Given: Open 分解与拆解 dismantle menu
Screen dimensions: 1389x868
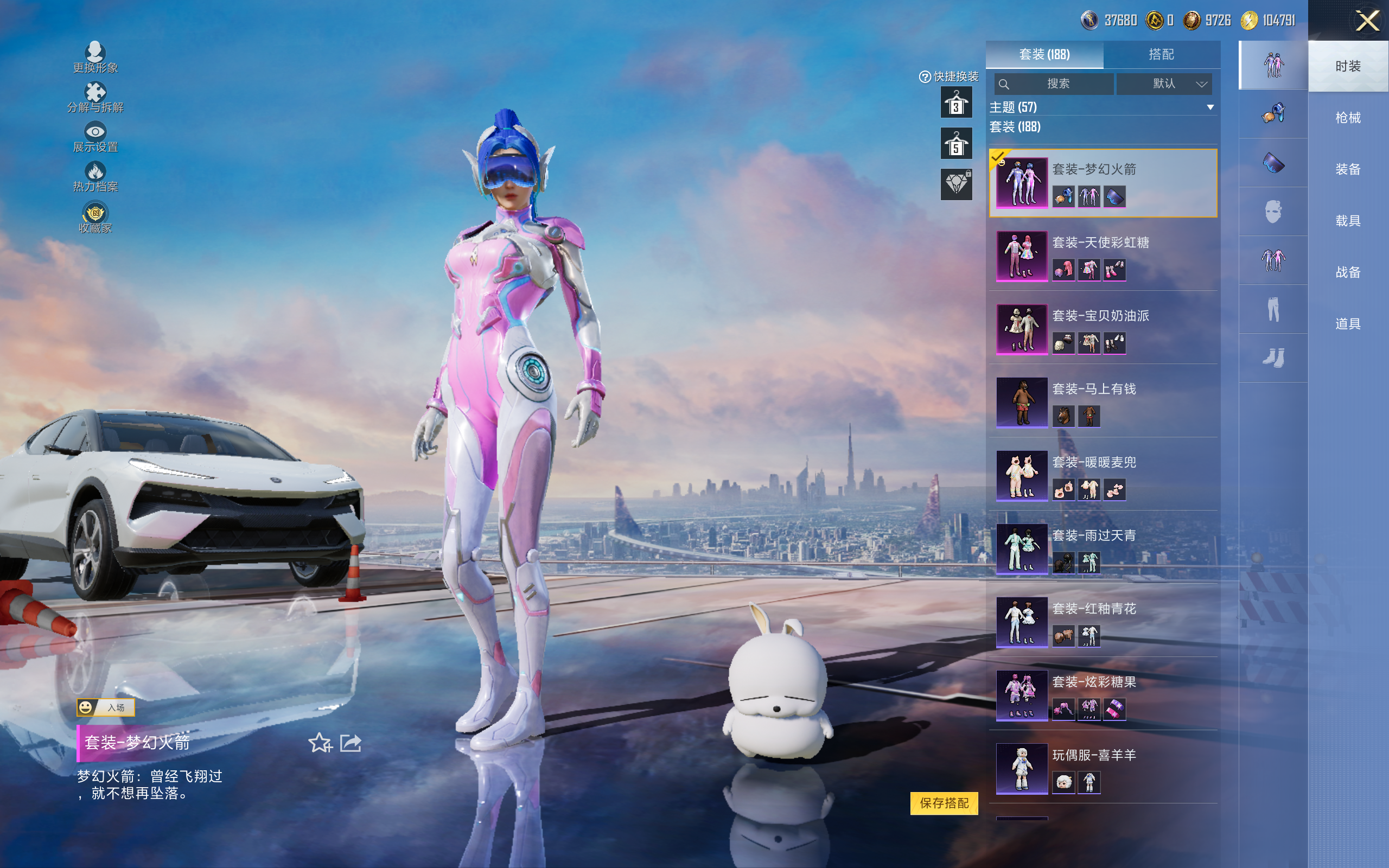Looking at the screenshot, I should click(95, 98).
